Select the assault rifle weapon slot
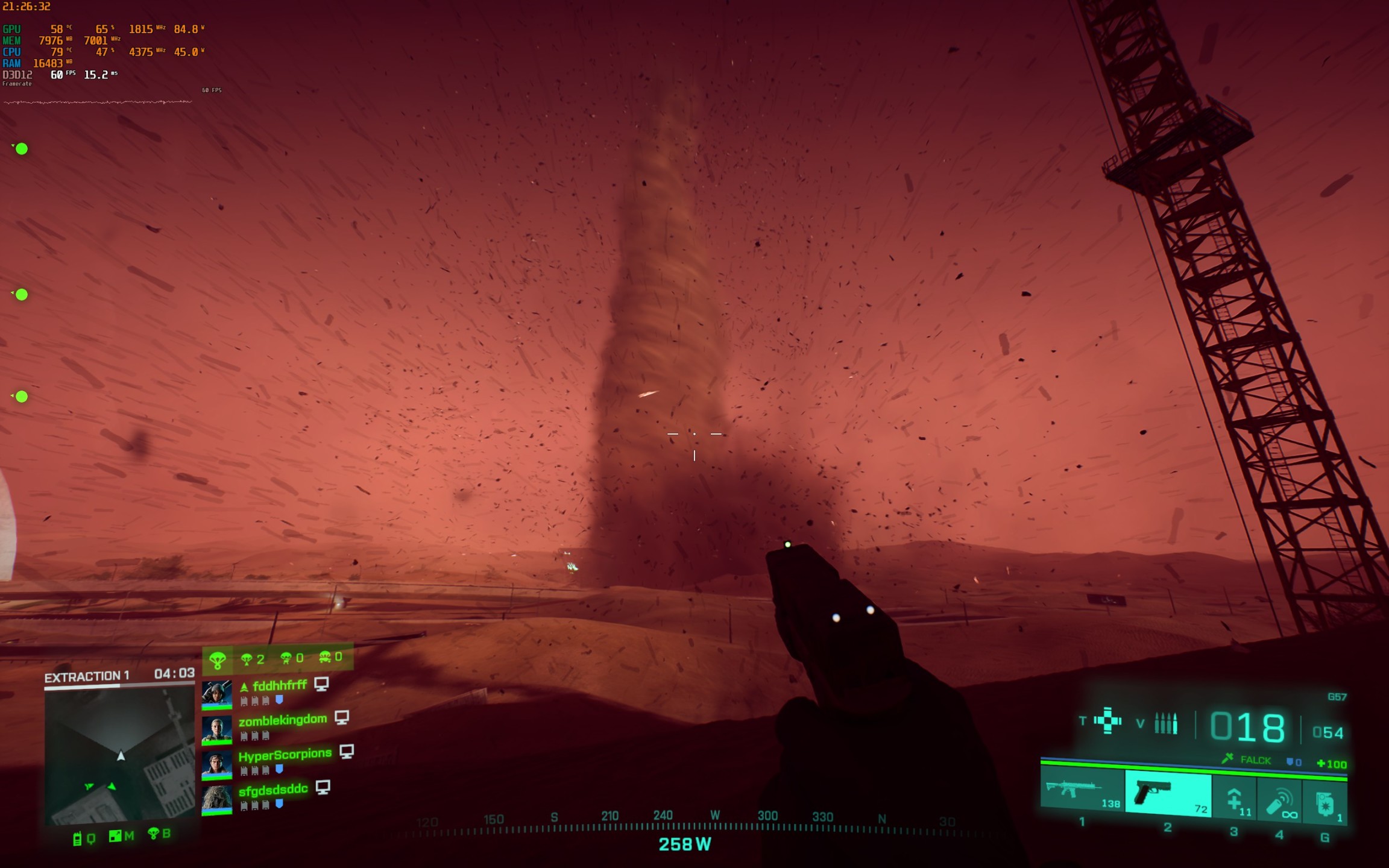The height and width of the screenshot is (868, 1389). [x=1081, y=791]
